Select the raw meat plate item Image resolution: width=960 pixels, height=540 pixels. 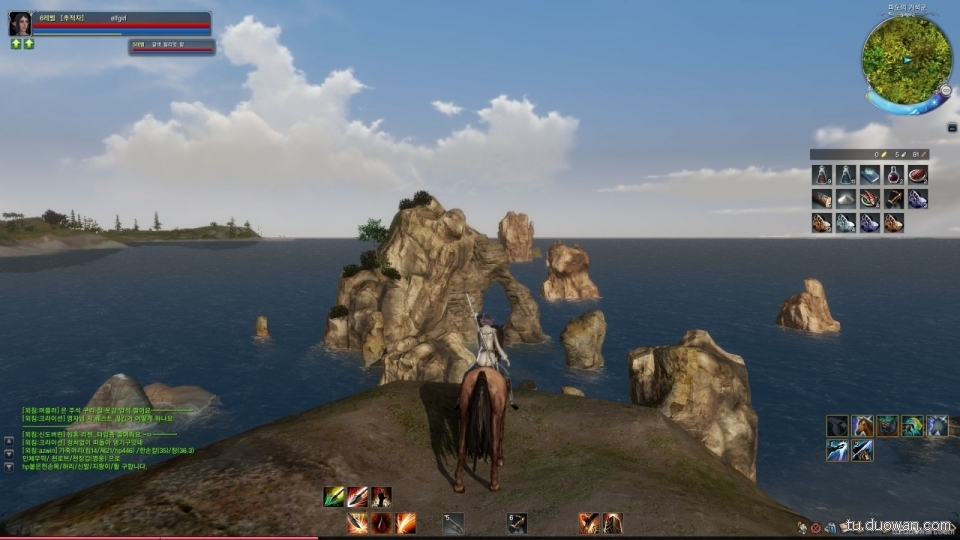point(918,175)
